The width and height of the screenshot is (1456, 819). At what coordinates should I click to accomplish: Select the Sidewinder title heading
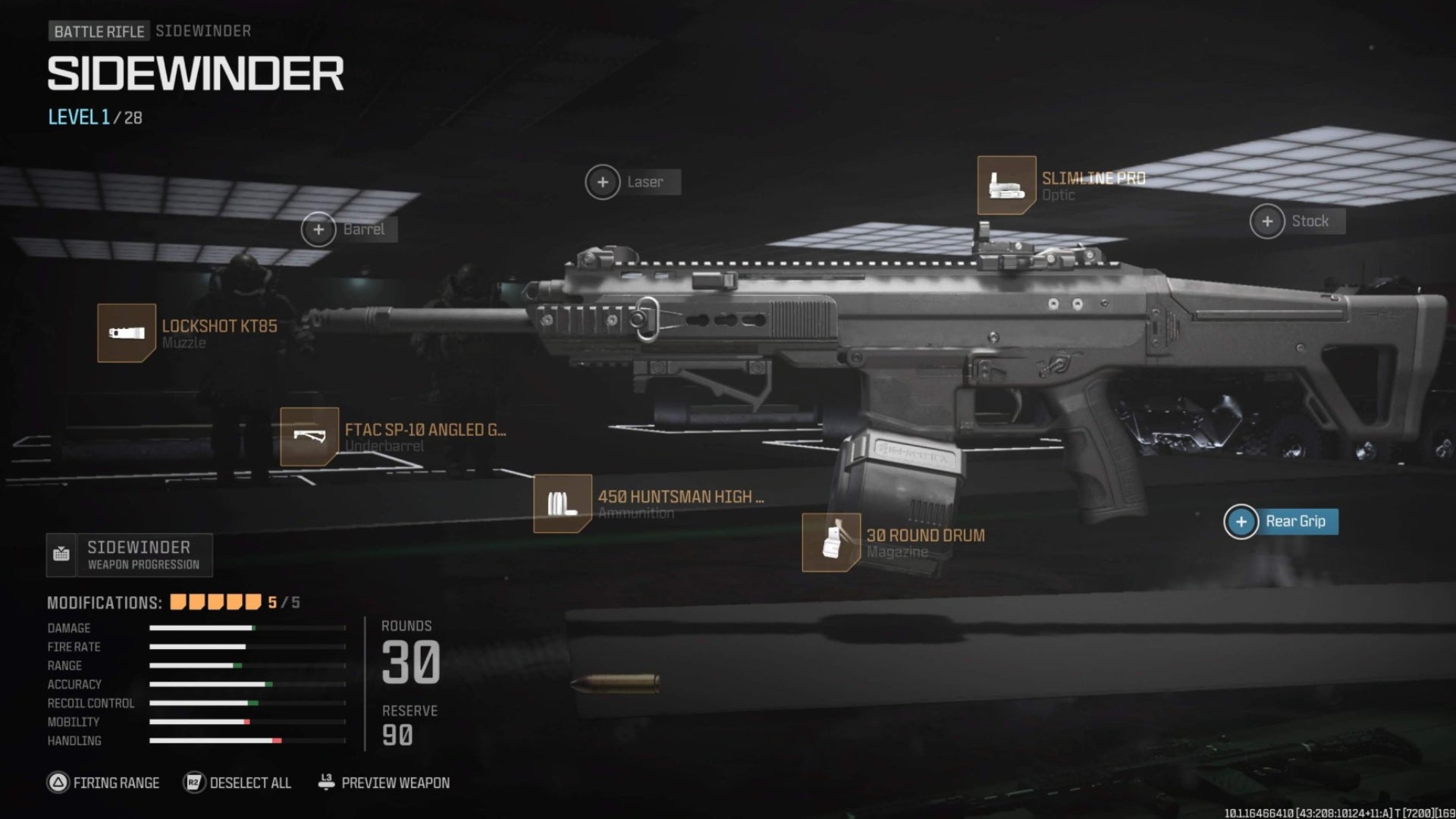click(x=191, y=71)
